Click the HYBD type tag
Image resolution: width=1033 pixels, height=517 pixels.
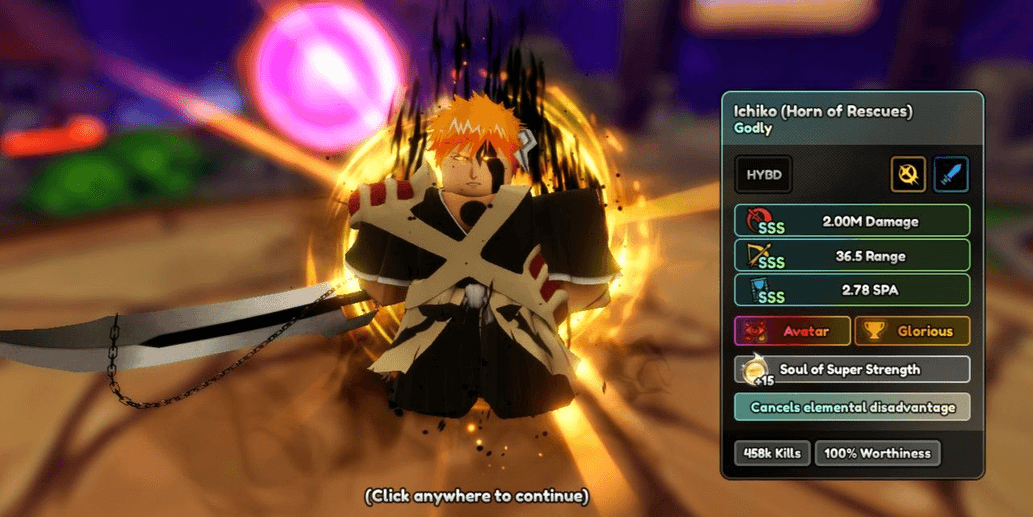coord(763,175)
